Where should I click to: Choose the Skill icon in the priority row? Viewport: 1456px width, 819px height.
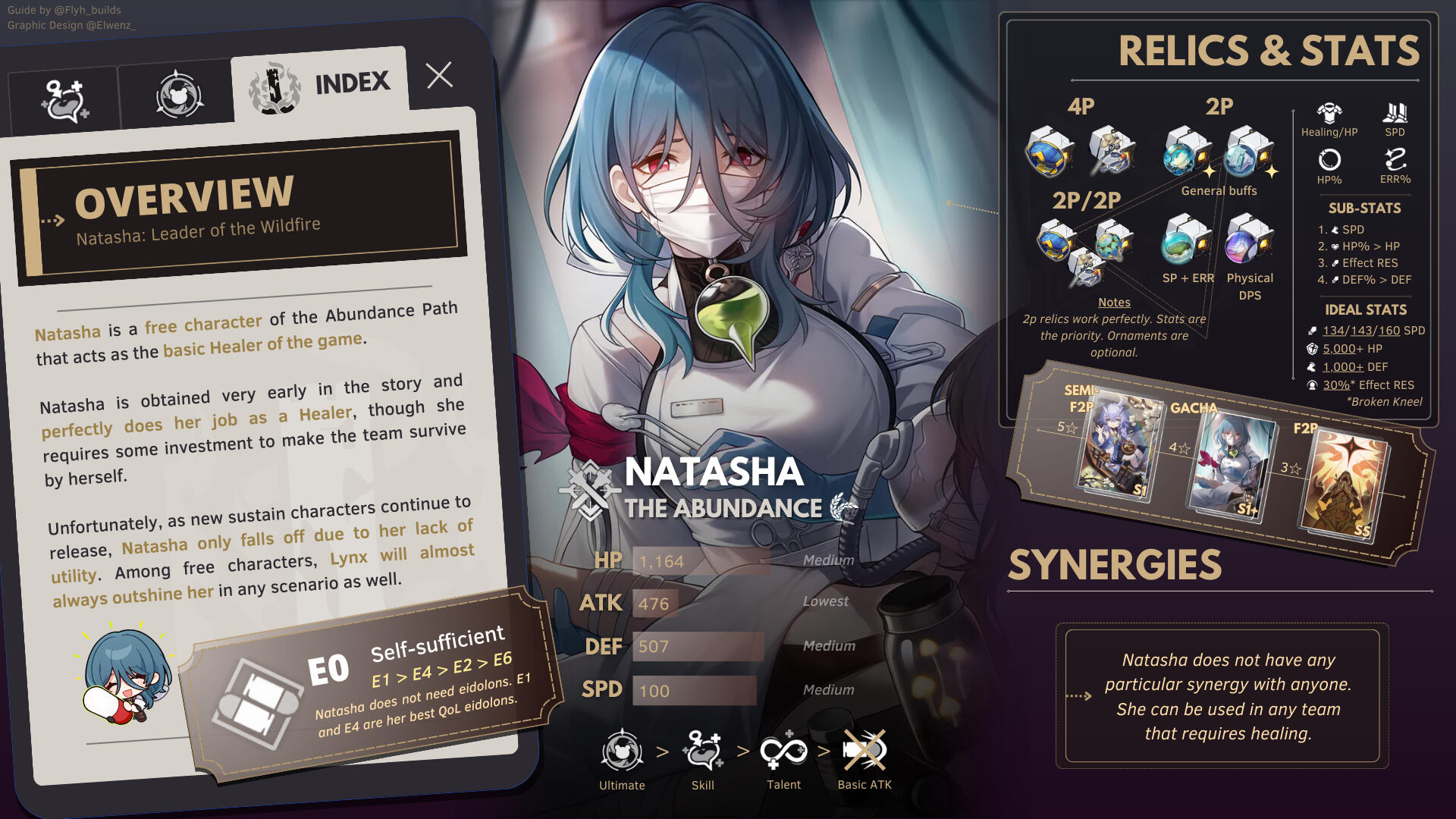point(703,752)
